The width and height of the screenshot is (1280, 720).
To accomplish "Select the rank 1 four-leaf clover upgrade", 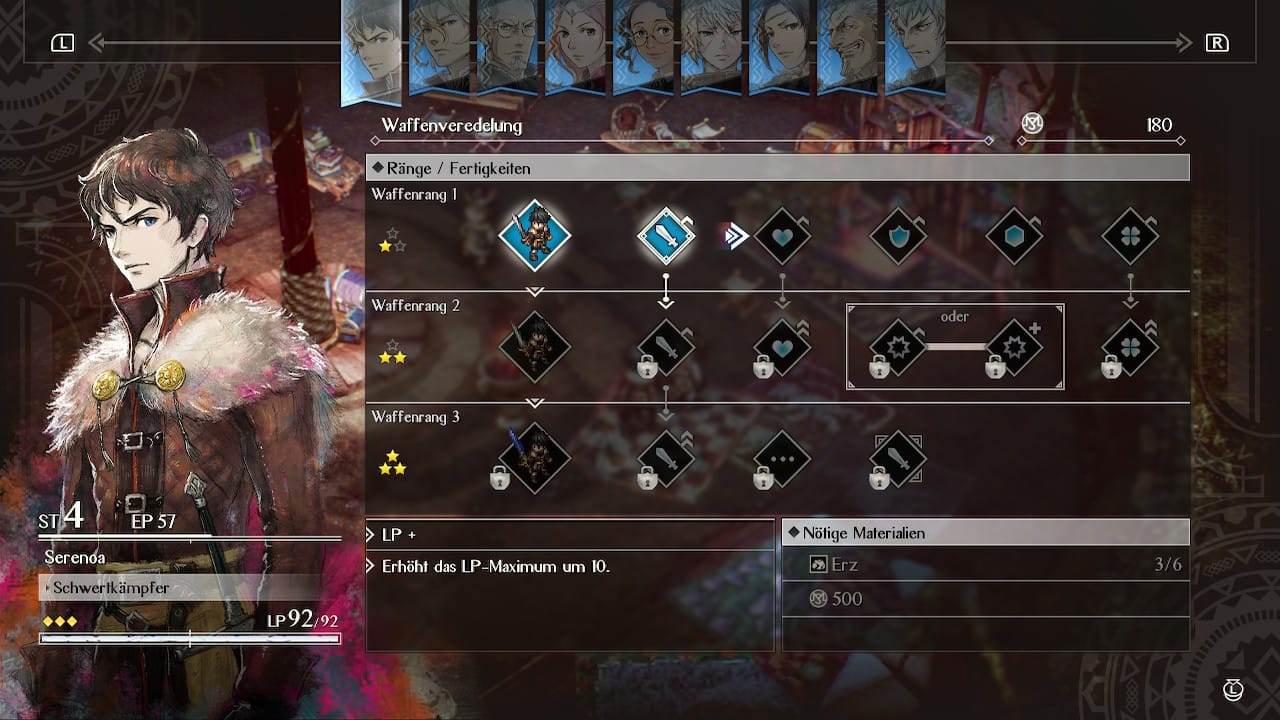I will tap(1130, 237).
